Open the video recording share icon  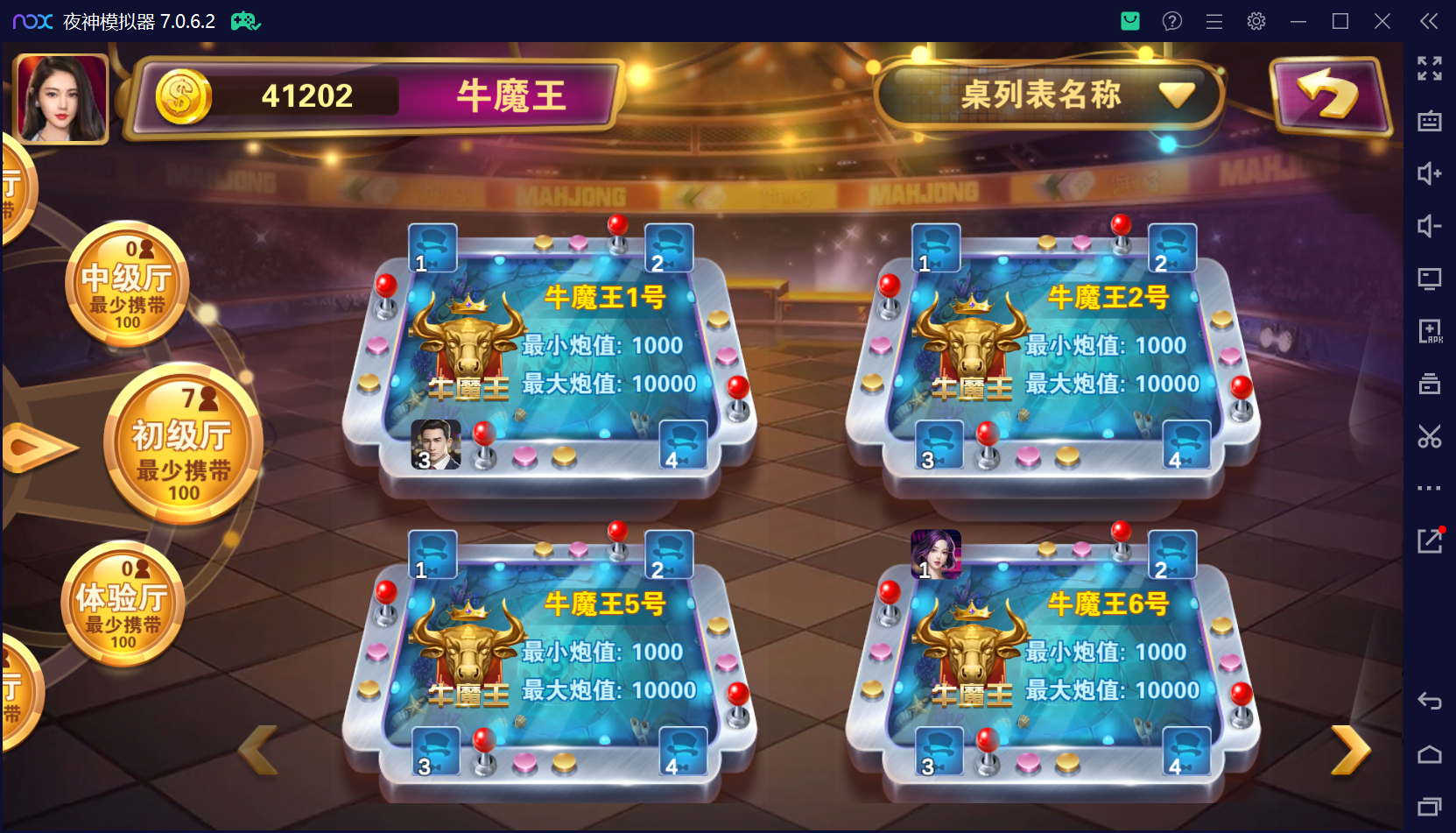pyautogui.click(x=1431, y=540)
